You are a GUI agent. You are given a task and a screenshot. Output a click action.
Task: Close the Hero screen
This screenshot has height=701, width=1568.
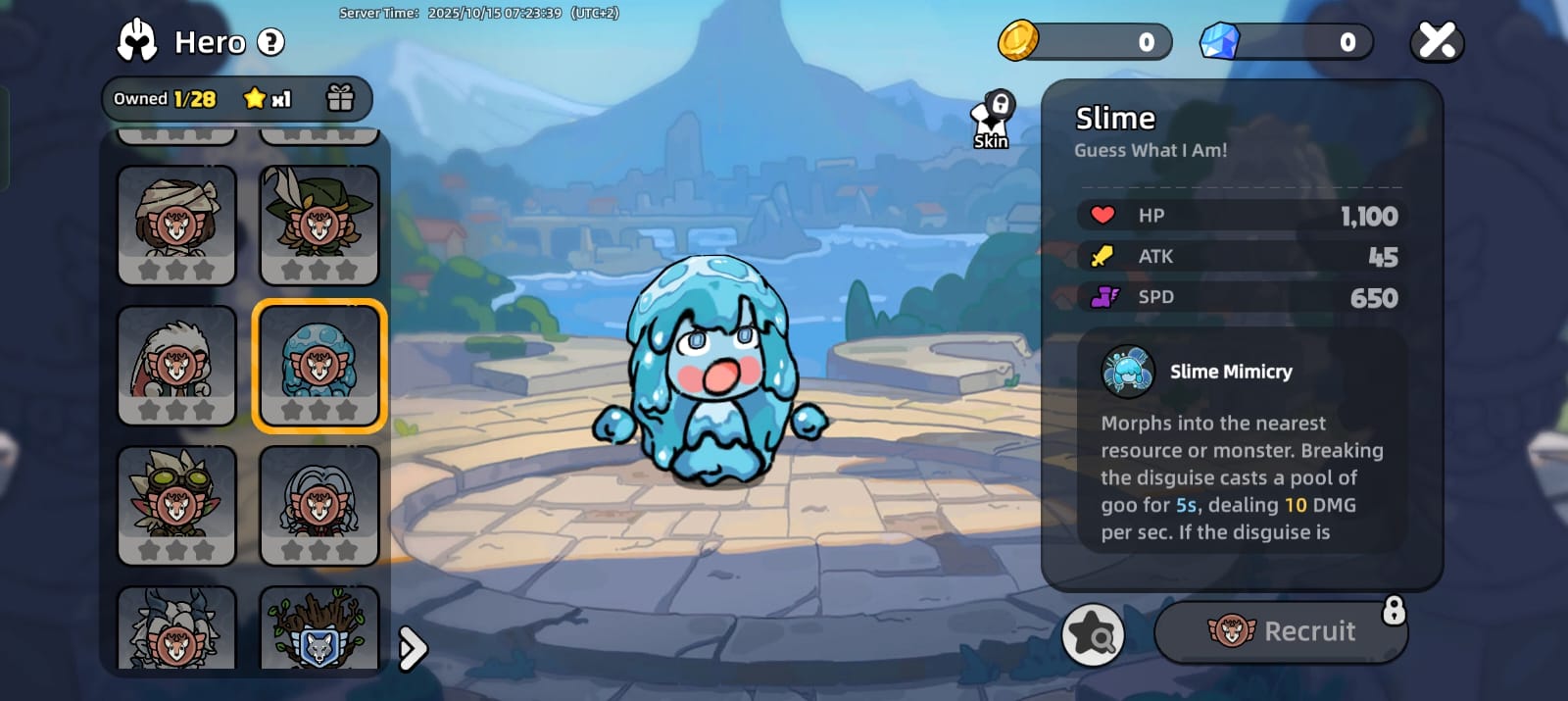tap(1437, 41)
